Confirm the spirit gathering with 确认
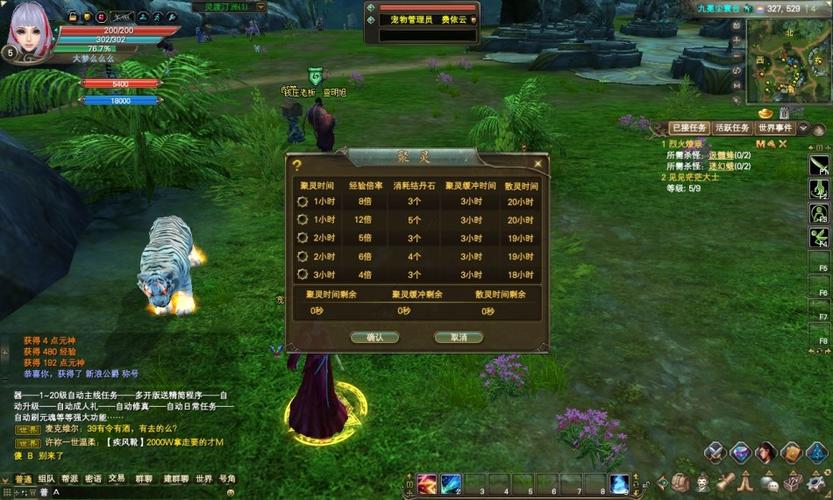The height and width of the screenshot is (500, 833). pyautogui.click(x=375, y=338)
